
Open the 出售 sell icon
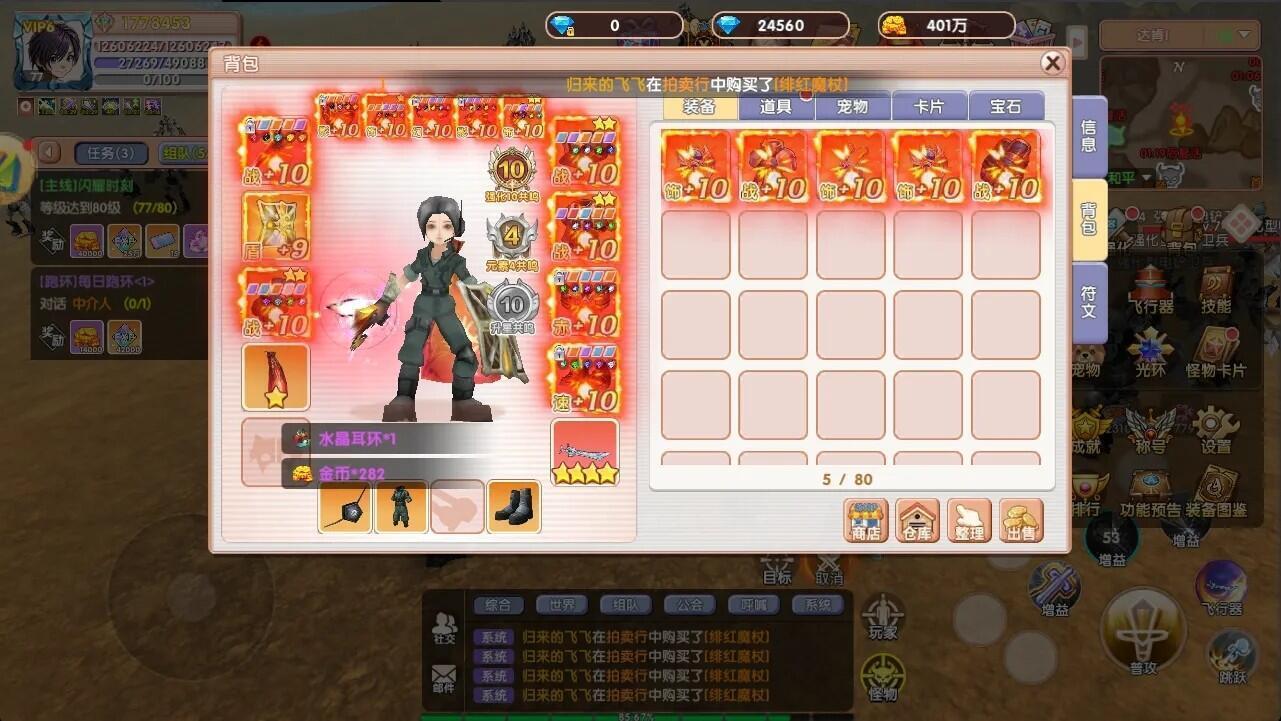coord(1019,519)
